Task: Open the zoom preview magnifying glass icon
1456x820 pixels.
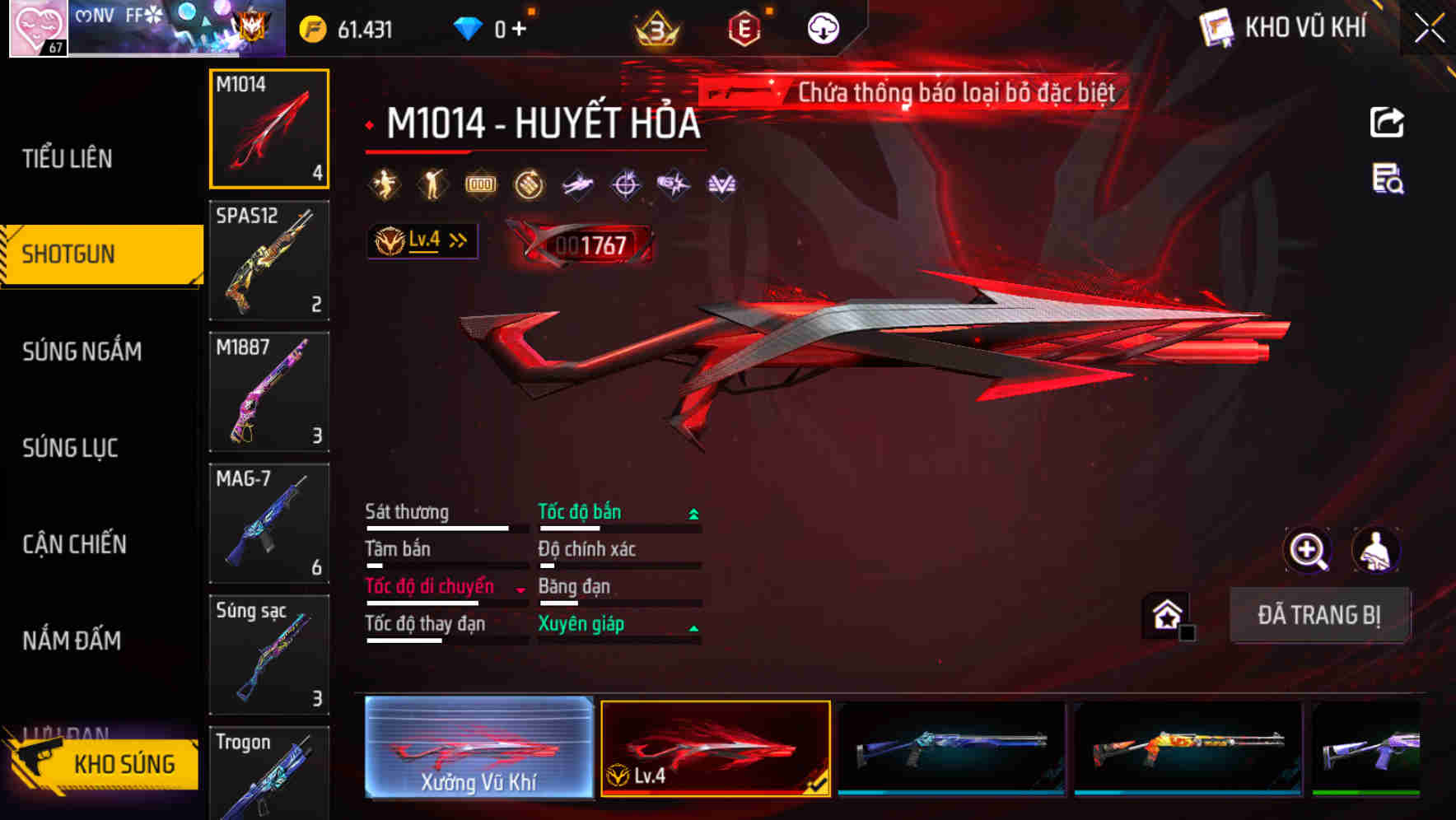Action: click(1307, 550)
